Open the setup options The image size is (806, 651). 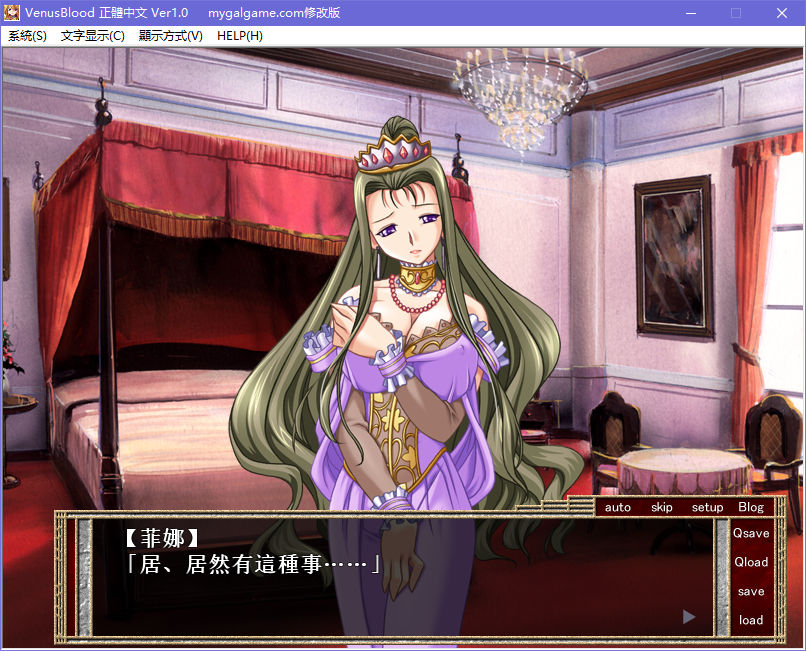tap(707, 507)
